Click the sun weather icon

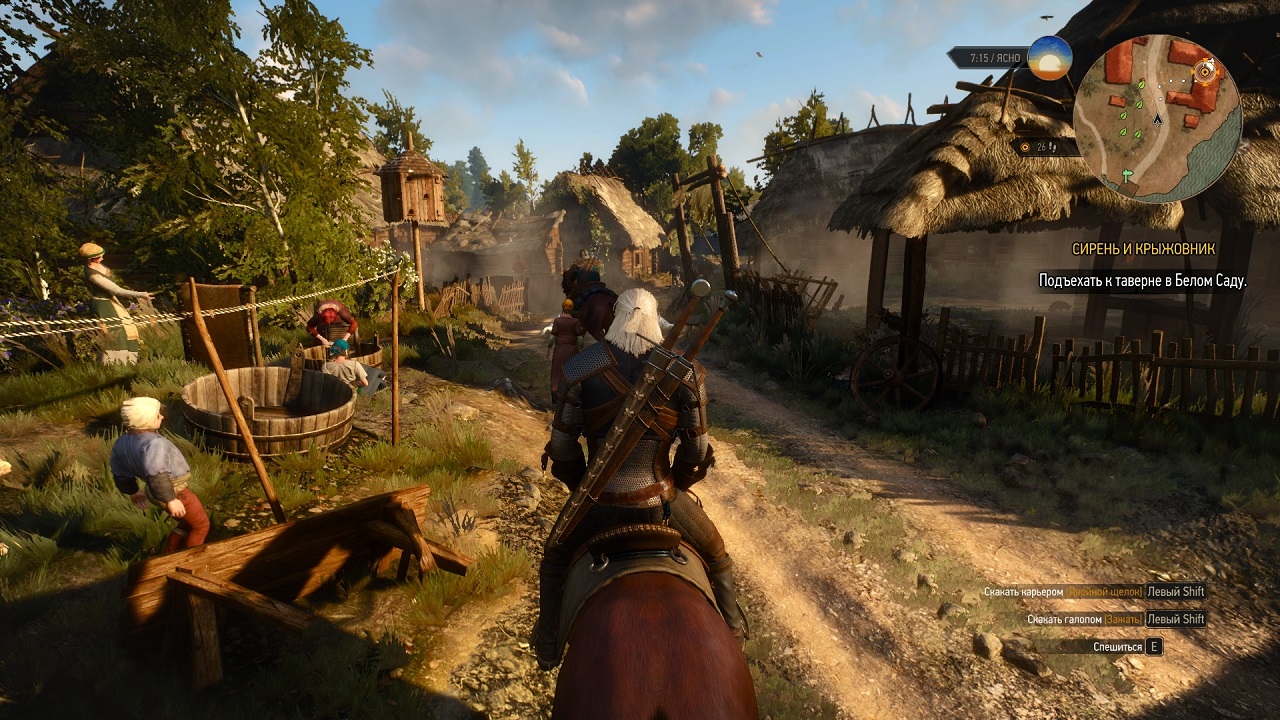click(x=1049, y=58)
